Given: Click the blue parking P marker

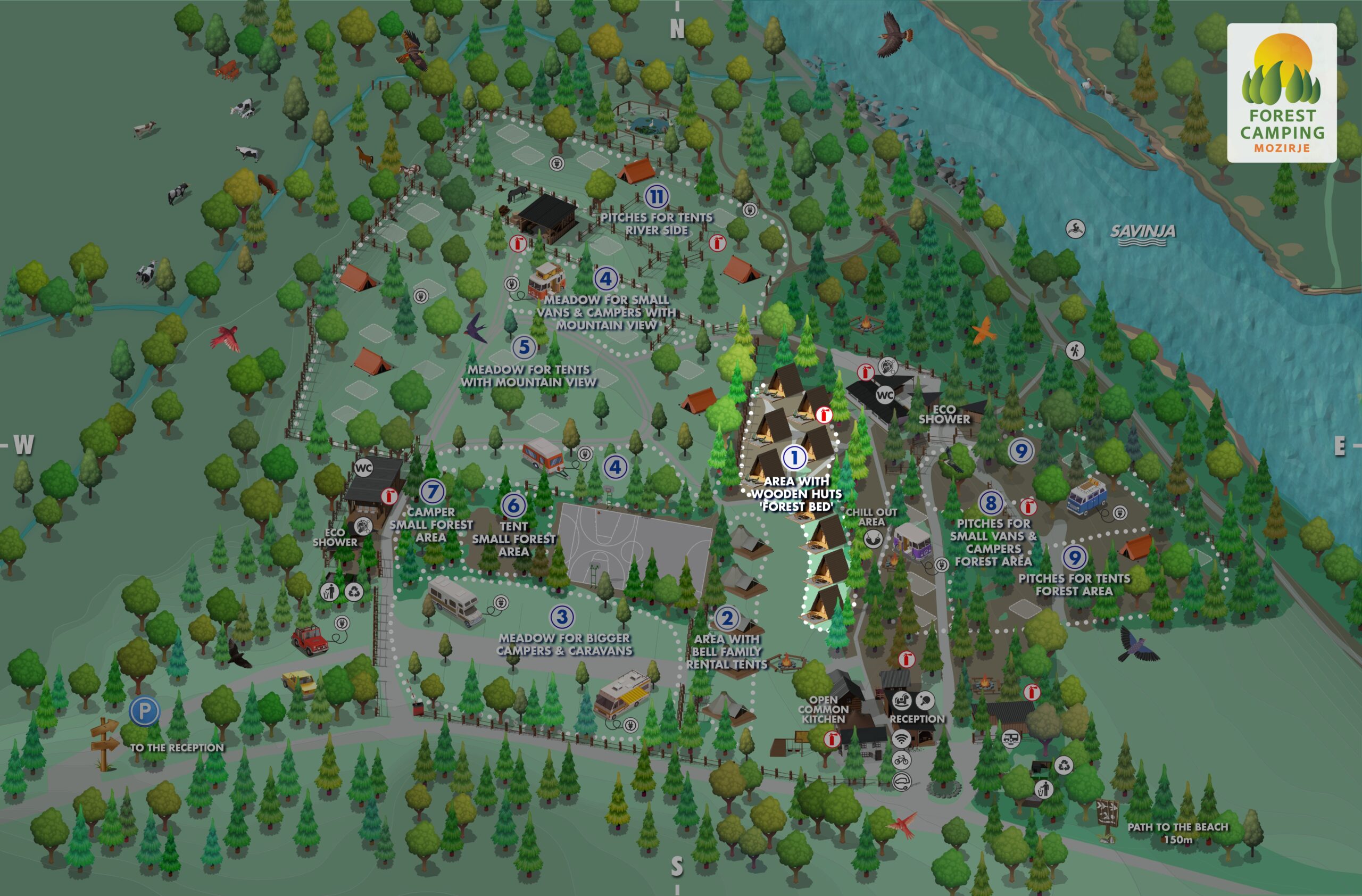Looking at the screenshot, I should pos(144,711).
